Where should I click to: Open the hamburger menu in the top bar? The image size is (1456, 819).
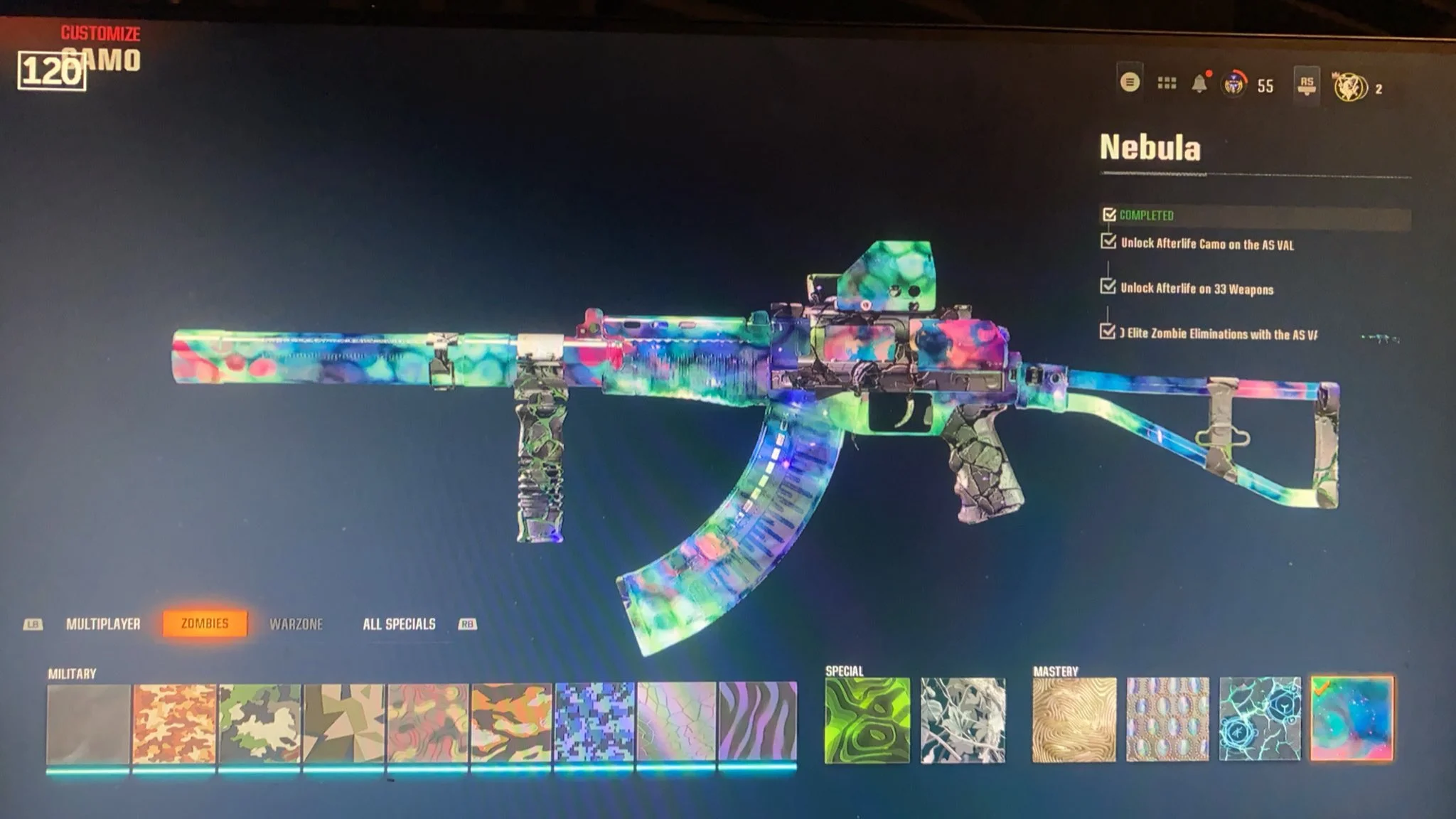click(1129, 82)
